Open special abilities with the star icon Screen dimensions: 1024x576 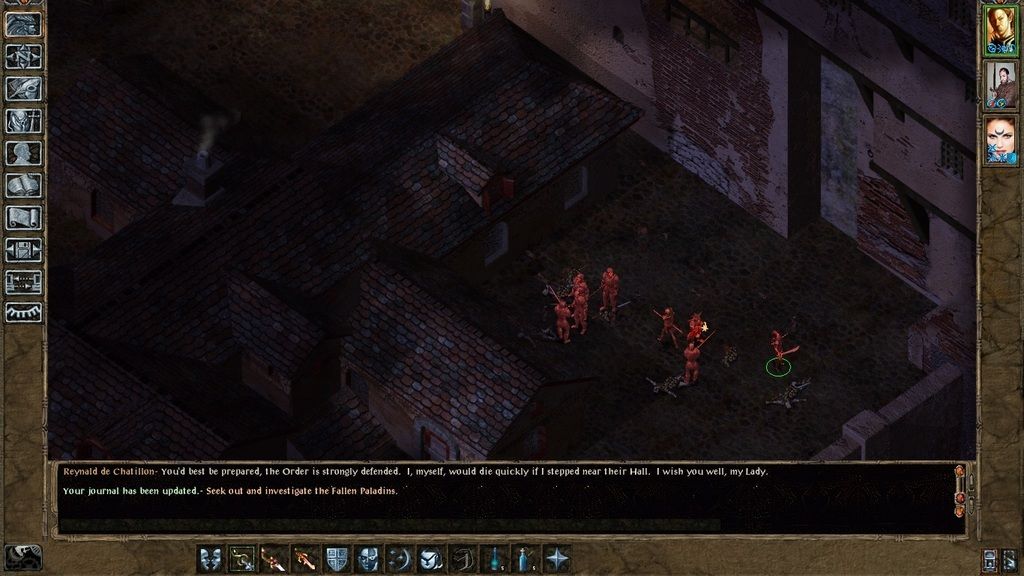558,559
